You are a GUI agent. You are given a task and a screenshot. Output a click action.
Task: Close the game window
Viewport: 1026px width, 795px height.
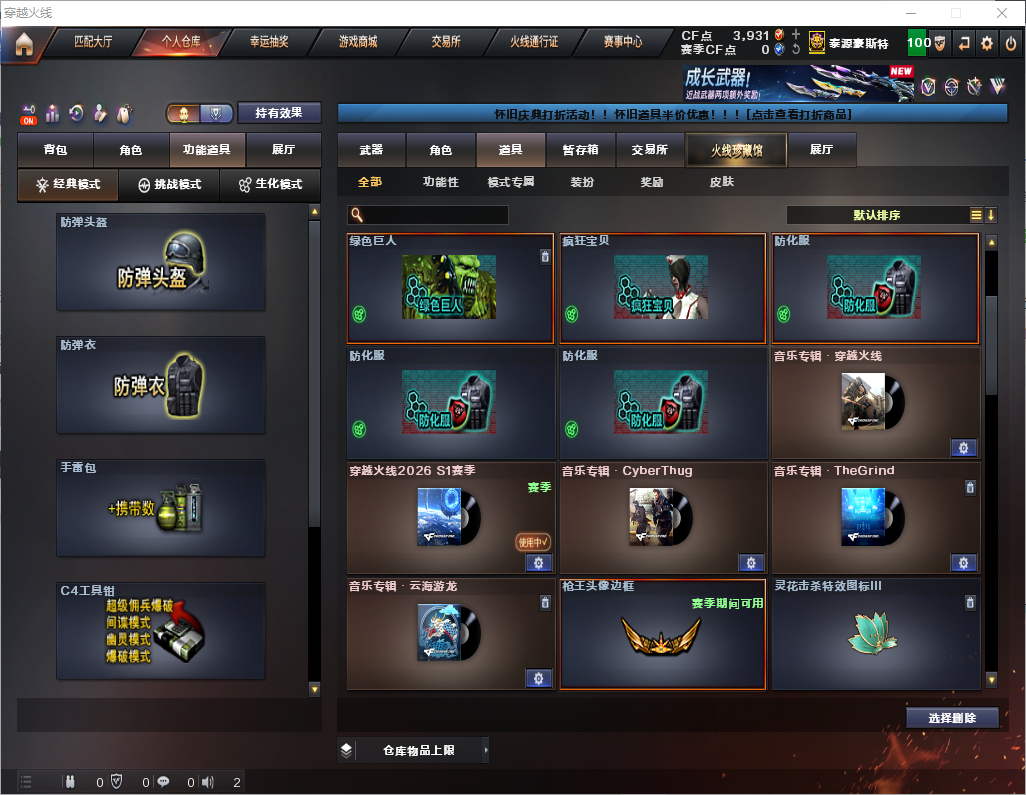coord(1002,13)
